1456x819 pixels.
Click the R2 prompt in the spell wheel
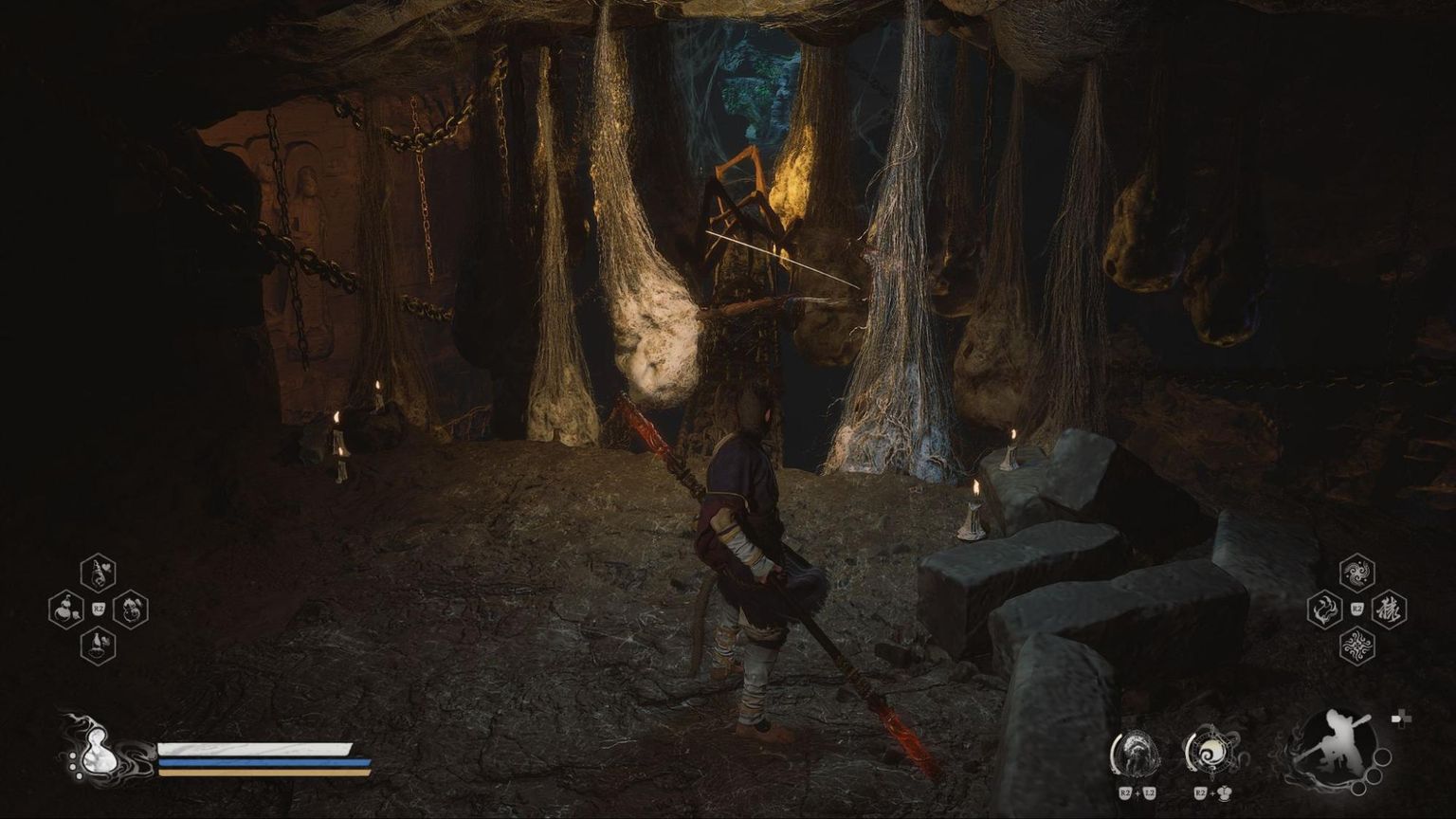[1356, 610]
